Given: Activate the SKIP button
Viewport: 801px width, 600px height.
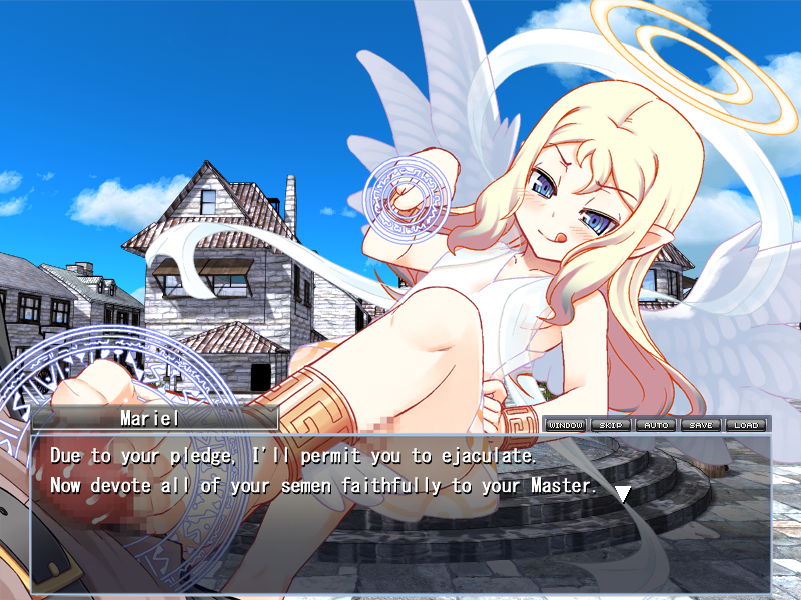Looking at the screenshot, I should [611, 425].
